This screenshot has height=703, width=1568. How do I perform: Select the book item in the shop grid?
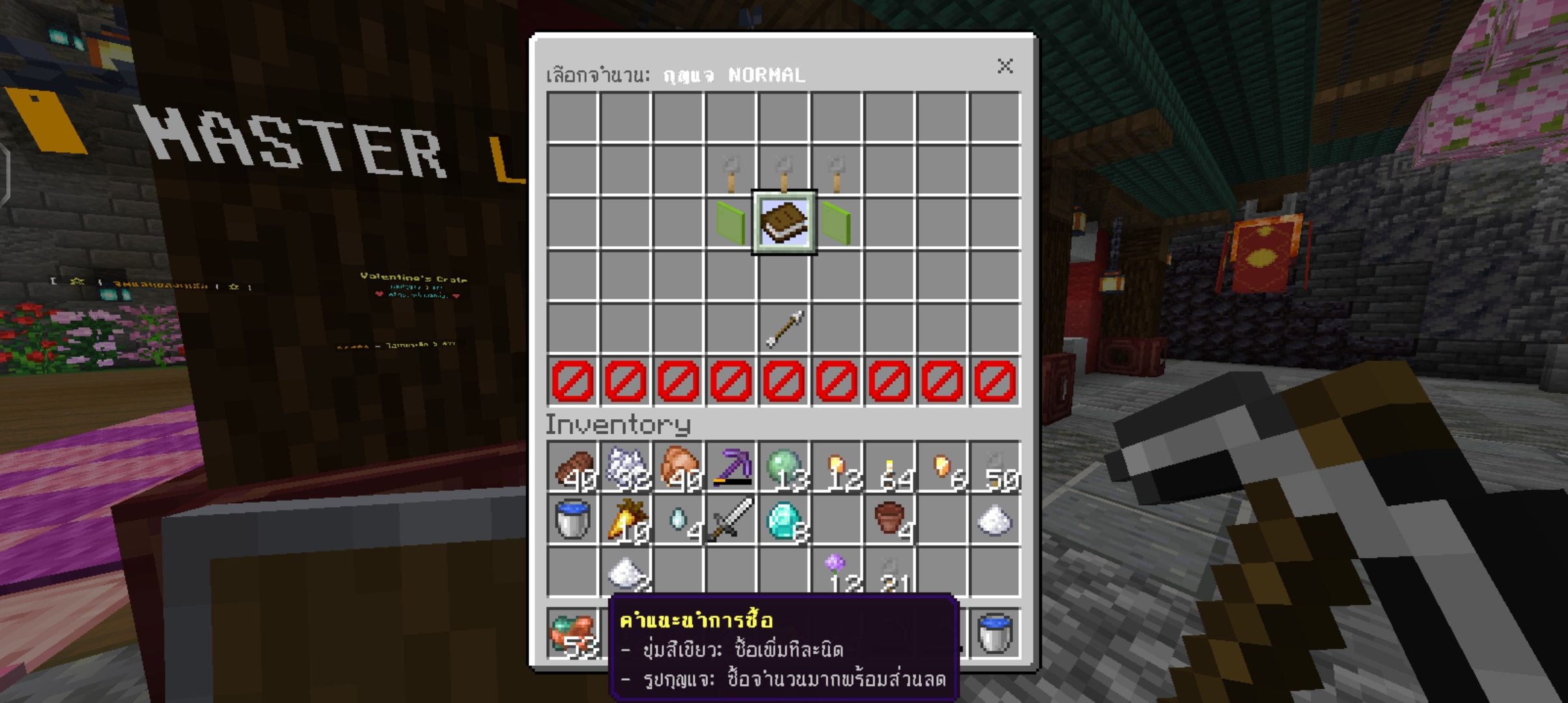[x=784, y=223]
